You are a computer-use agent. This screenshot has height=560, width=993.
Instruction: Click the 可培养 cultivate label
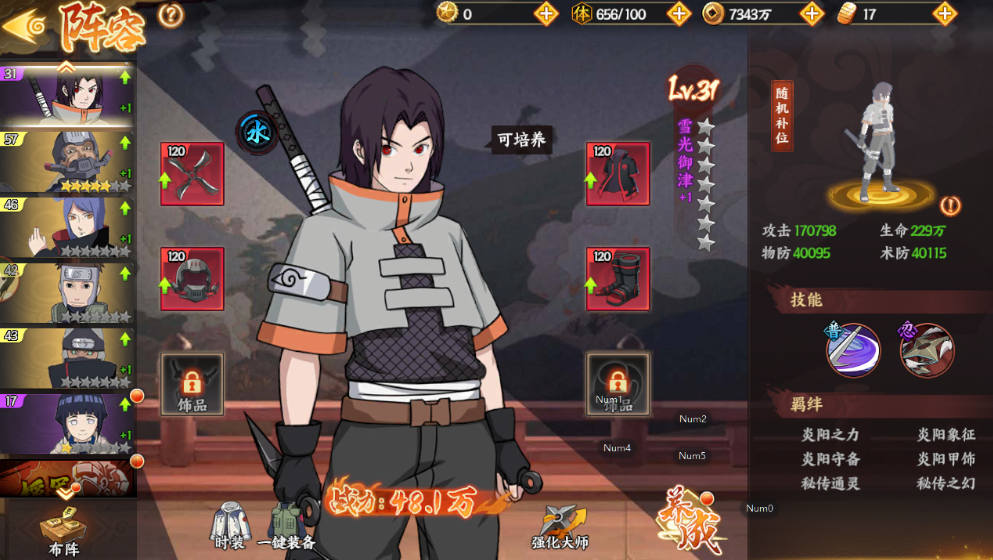[x=522, y=140]
